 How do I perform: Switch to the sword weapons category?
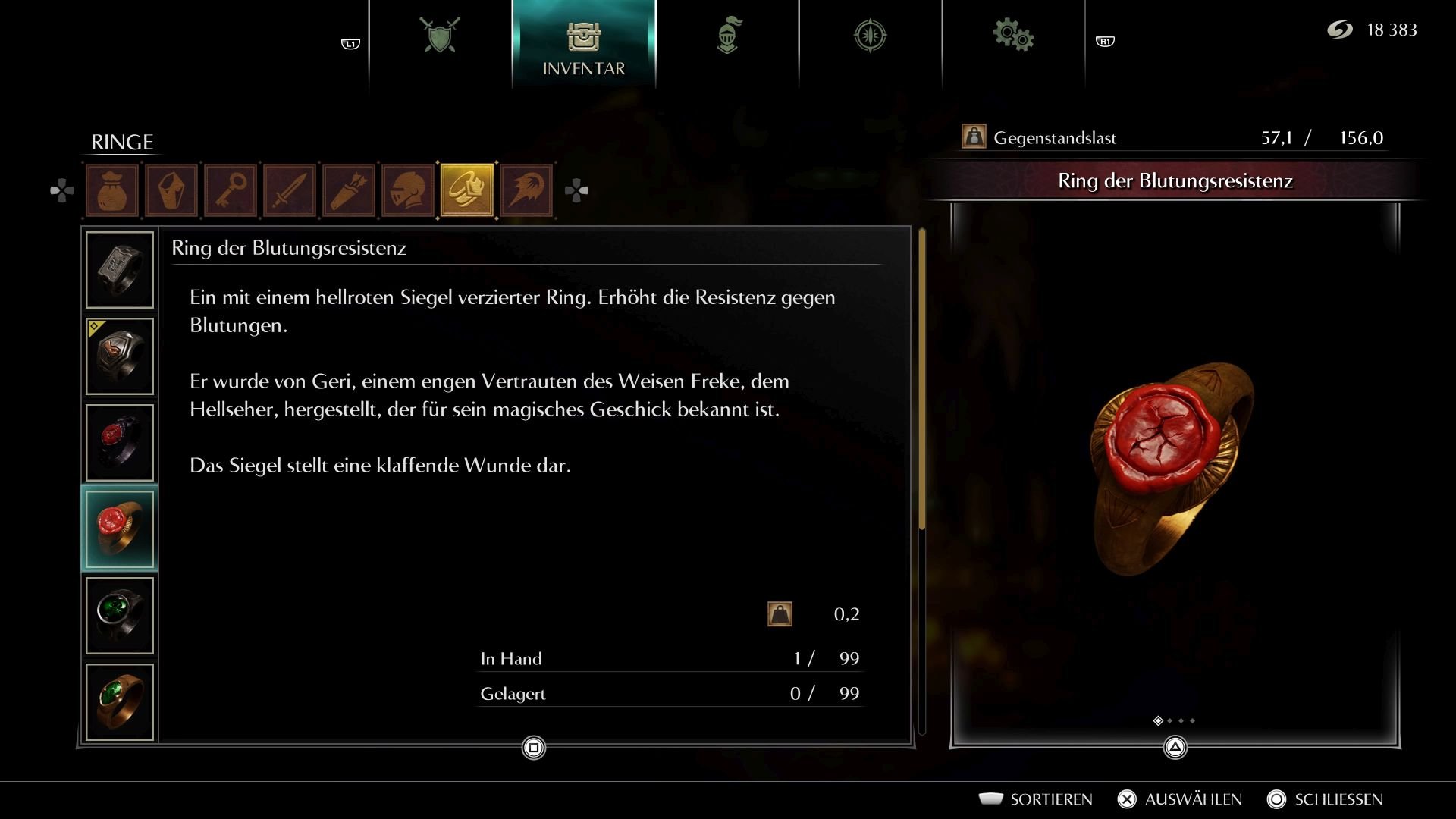click(290, 190)
